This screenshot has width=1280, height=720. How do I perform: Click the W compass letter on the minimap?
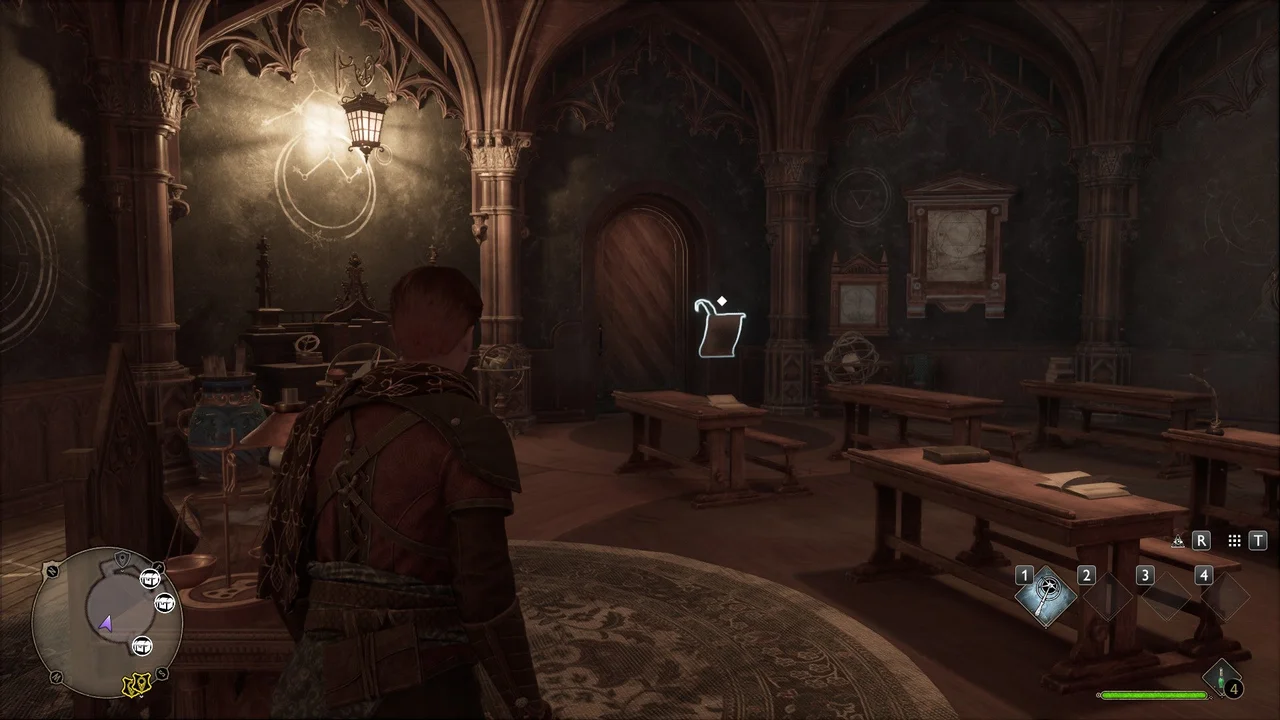click(56, 676)
